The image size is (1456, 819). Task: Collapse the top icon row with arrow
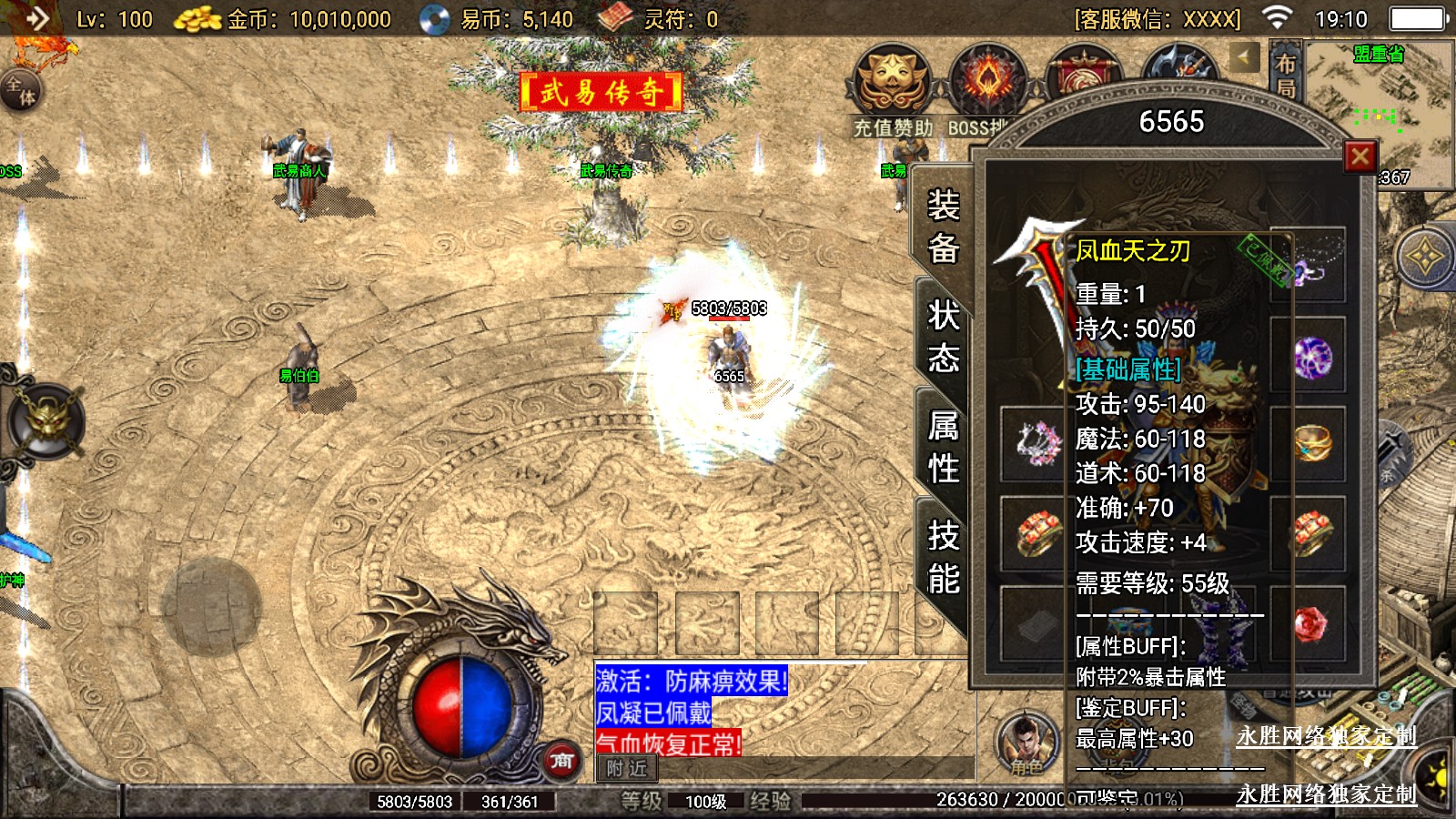click(x=1244, y=58)
